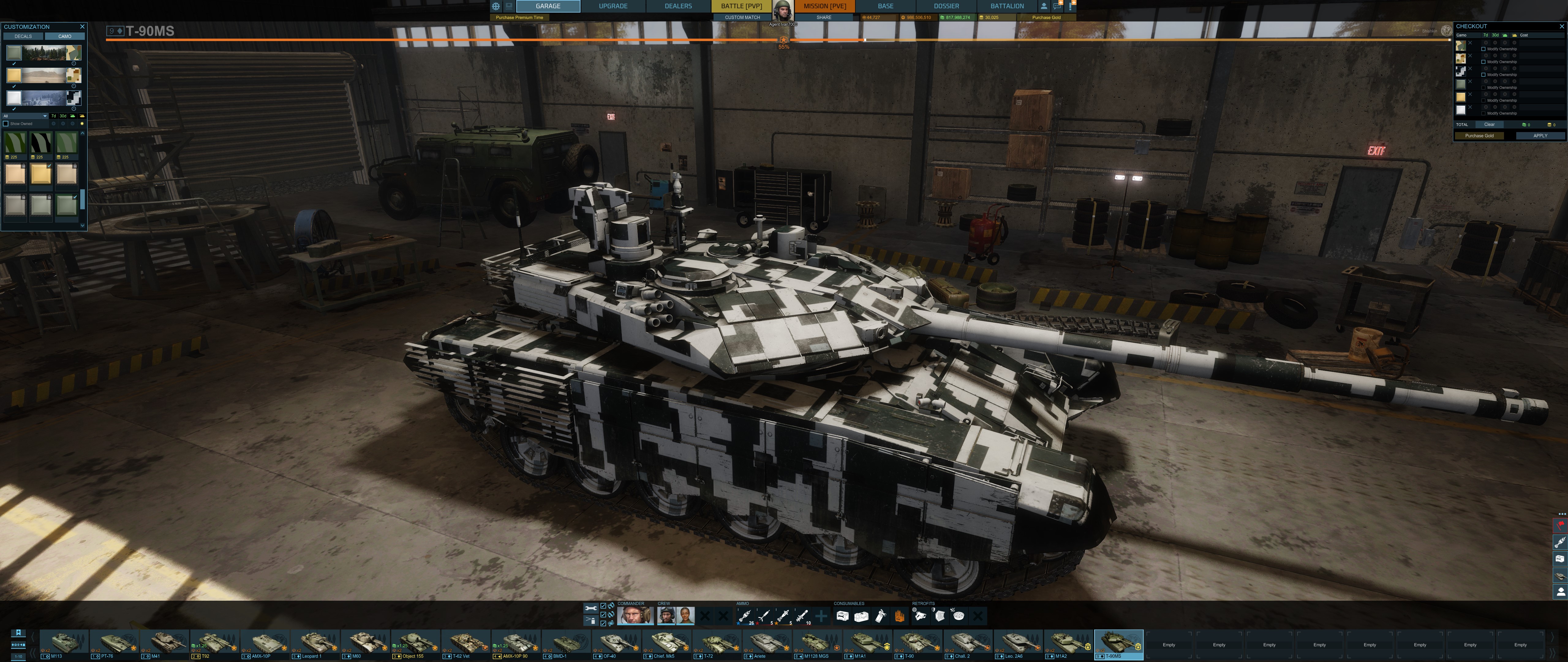
Task: Choose the Leopard 1 tank thumbnail
Action: (316, 643)
